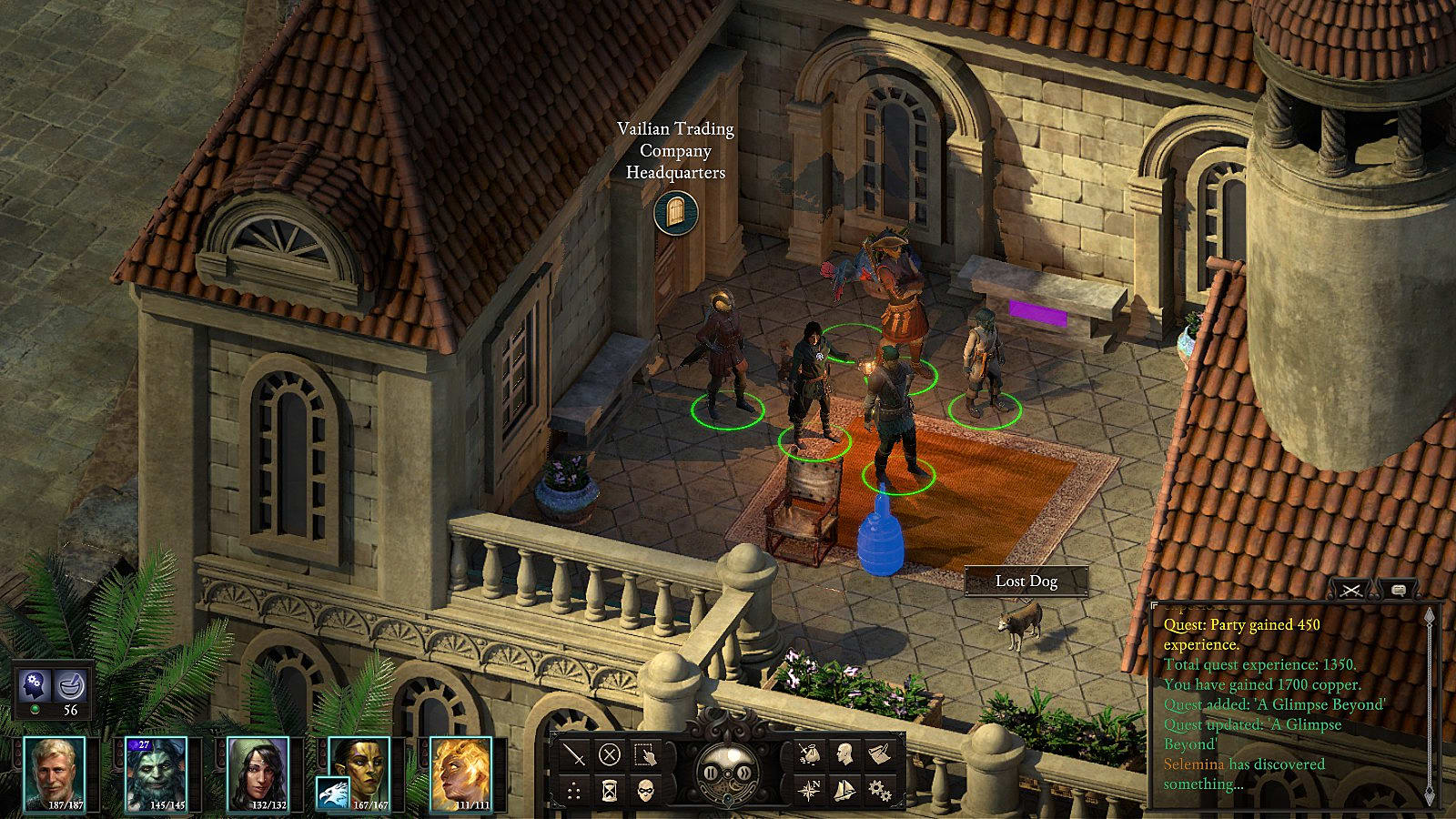Open the character sheet head icon

click(844, 754)
